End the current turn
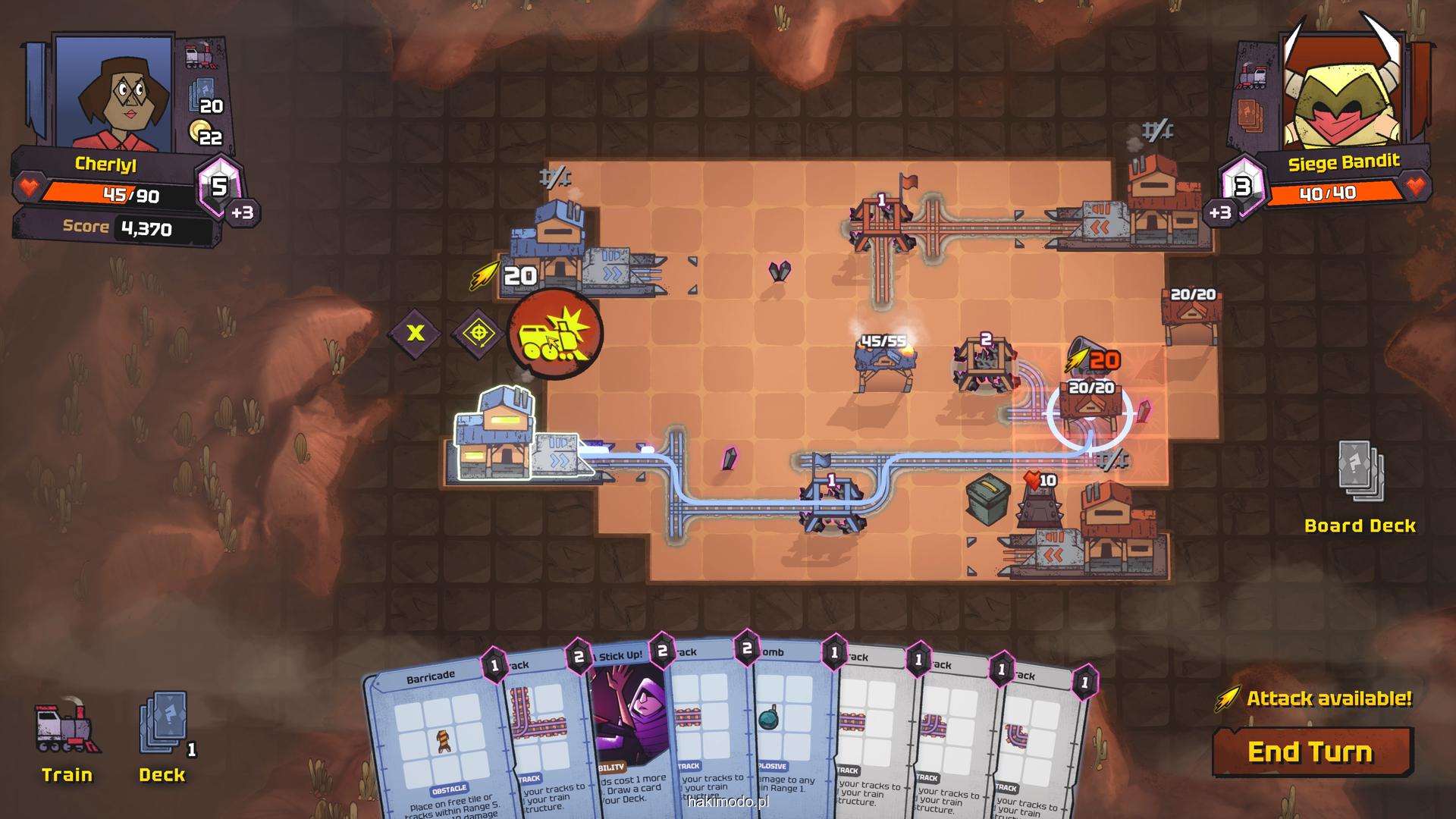Viewport: 1456px width, 819px height. pos(1312,752)
